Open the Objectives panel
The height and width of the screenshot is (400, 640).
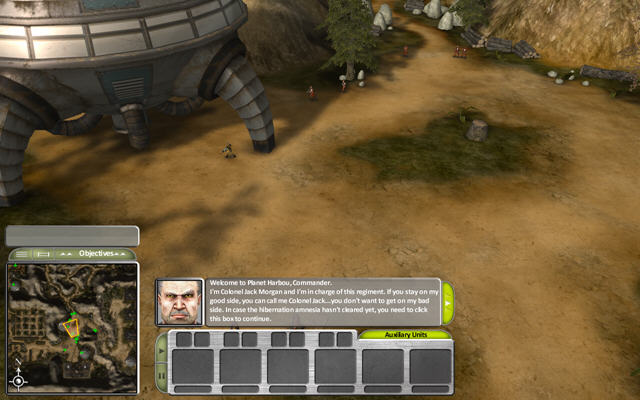tap(97, 254)
